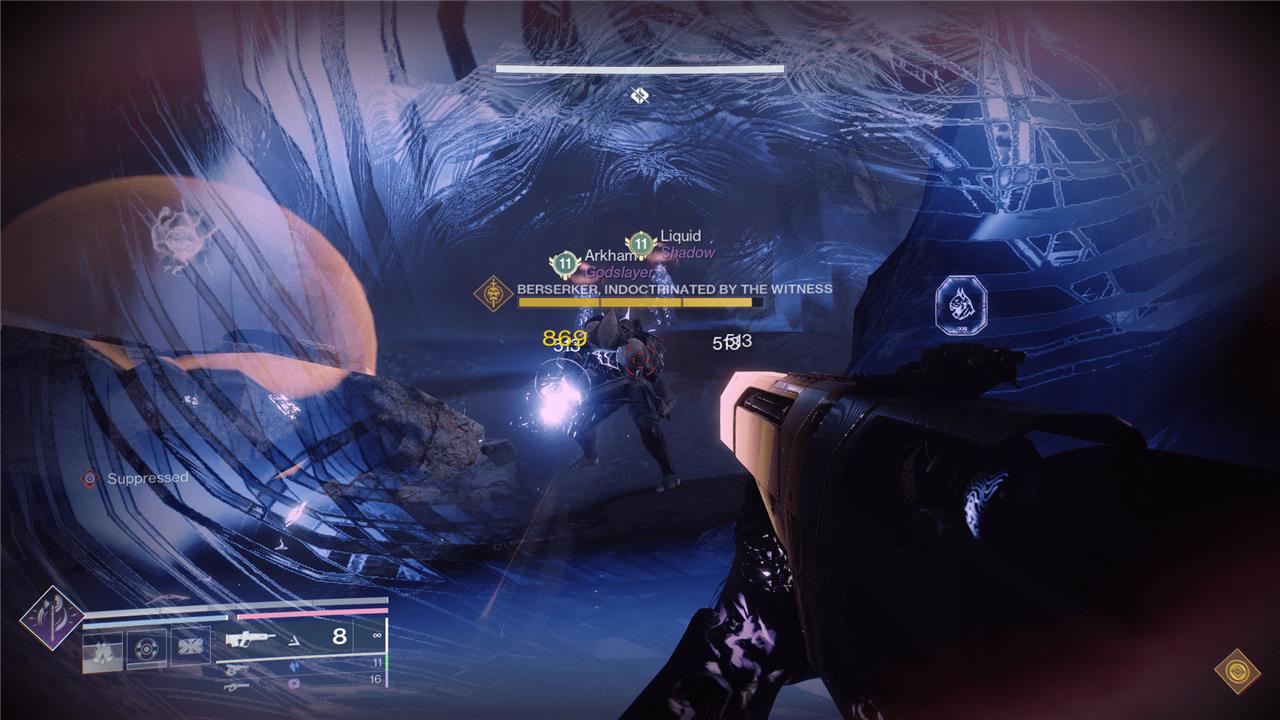Screen dimensions: 1280x720
Task: Click the class ability icon
Action: [102, 651]
